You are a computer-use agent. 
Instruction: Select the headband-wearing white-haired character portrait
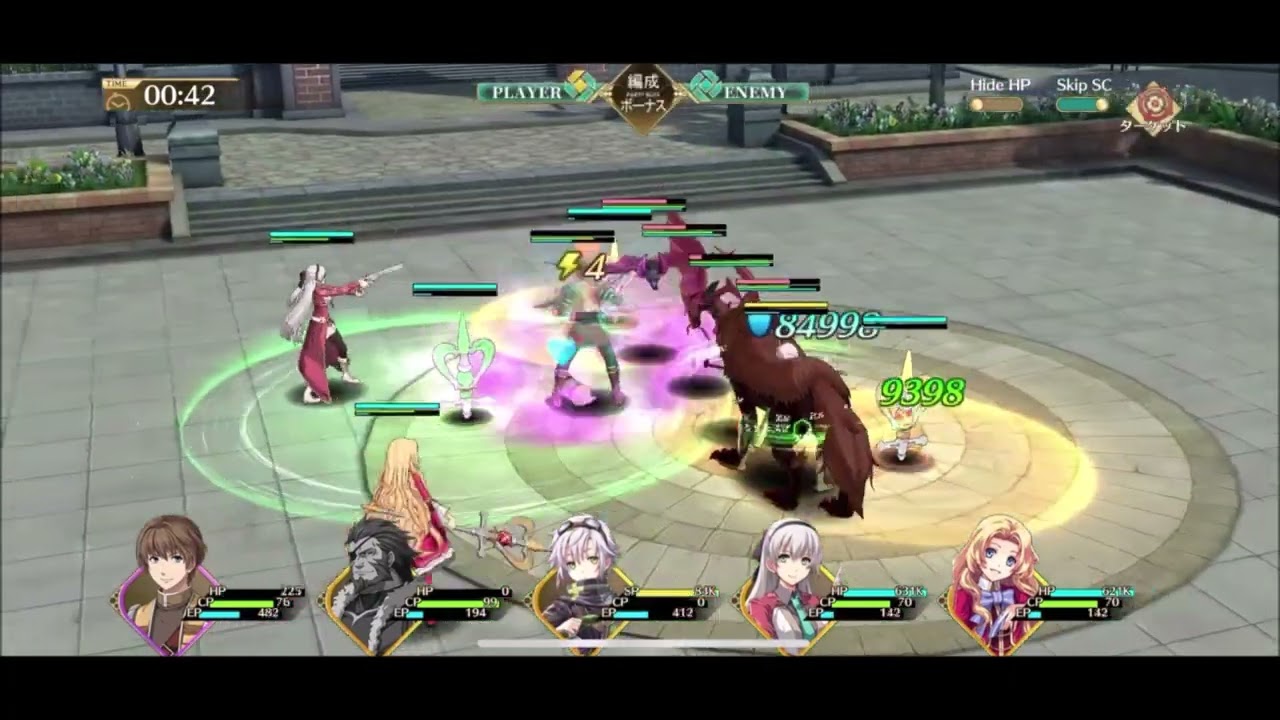click(x=790, y=558)
